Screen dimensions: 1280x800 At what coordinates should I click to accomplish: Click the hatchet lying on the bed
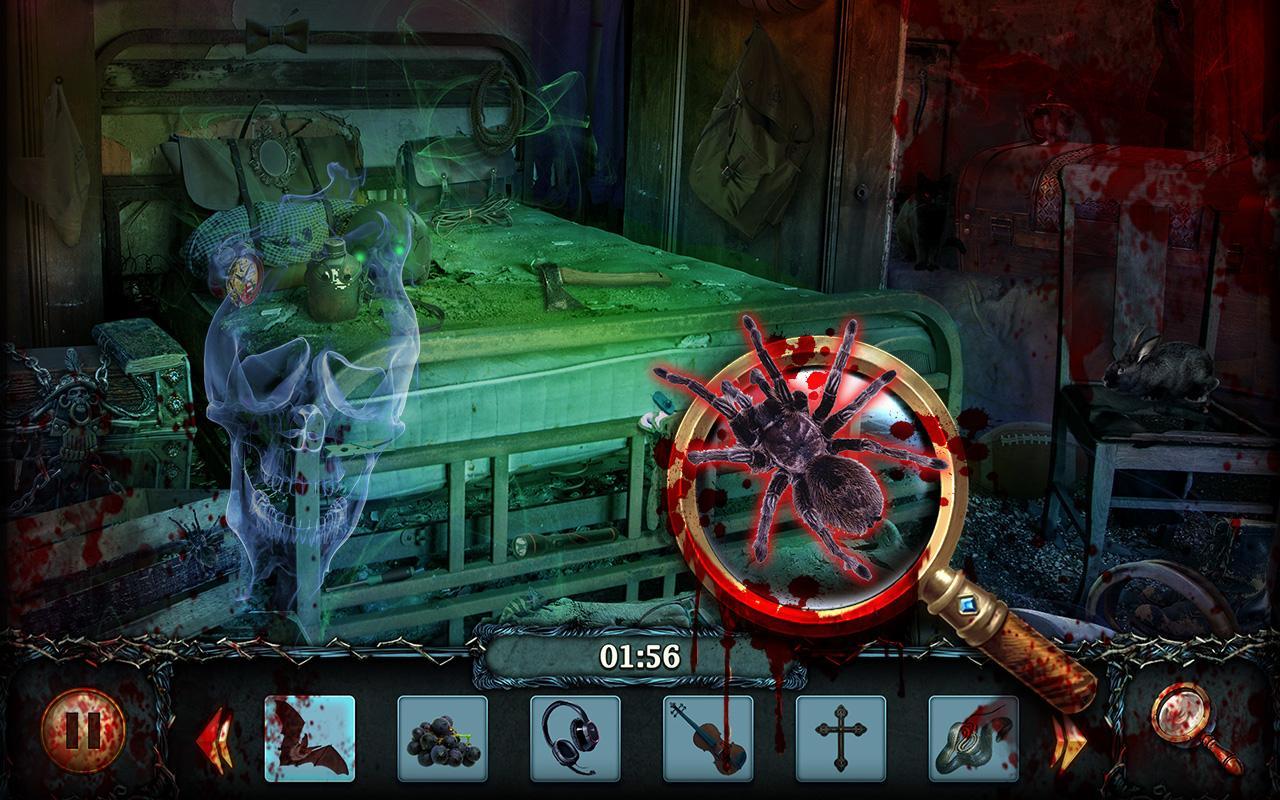pos(555,285)
